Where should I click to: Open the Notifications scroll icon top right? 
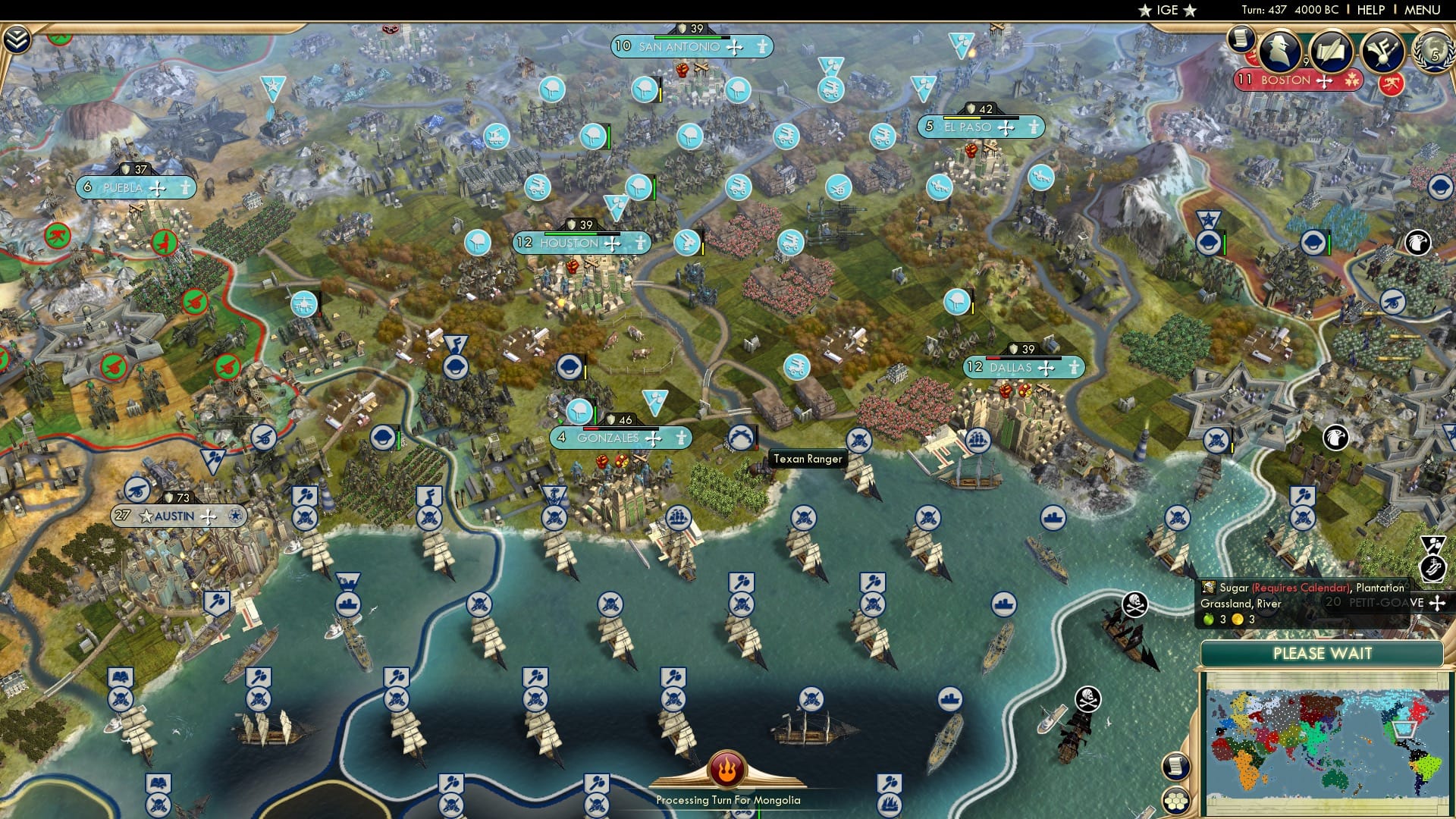[x=1241, y=39]
